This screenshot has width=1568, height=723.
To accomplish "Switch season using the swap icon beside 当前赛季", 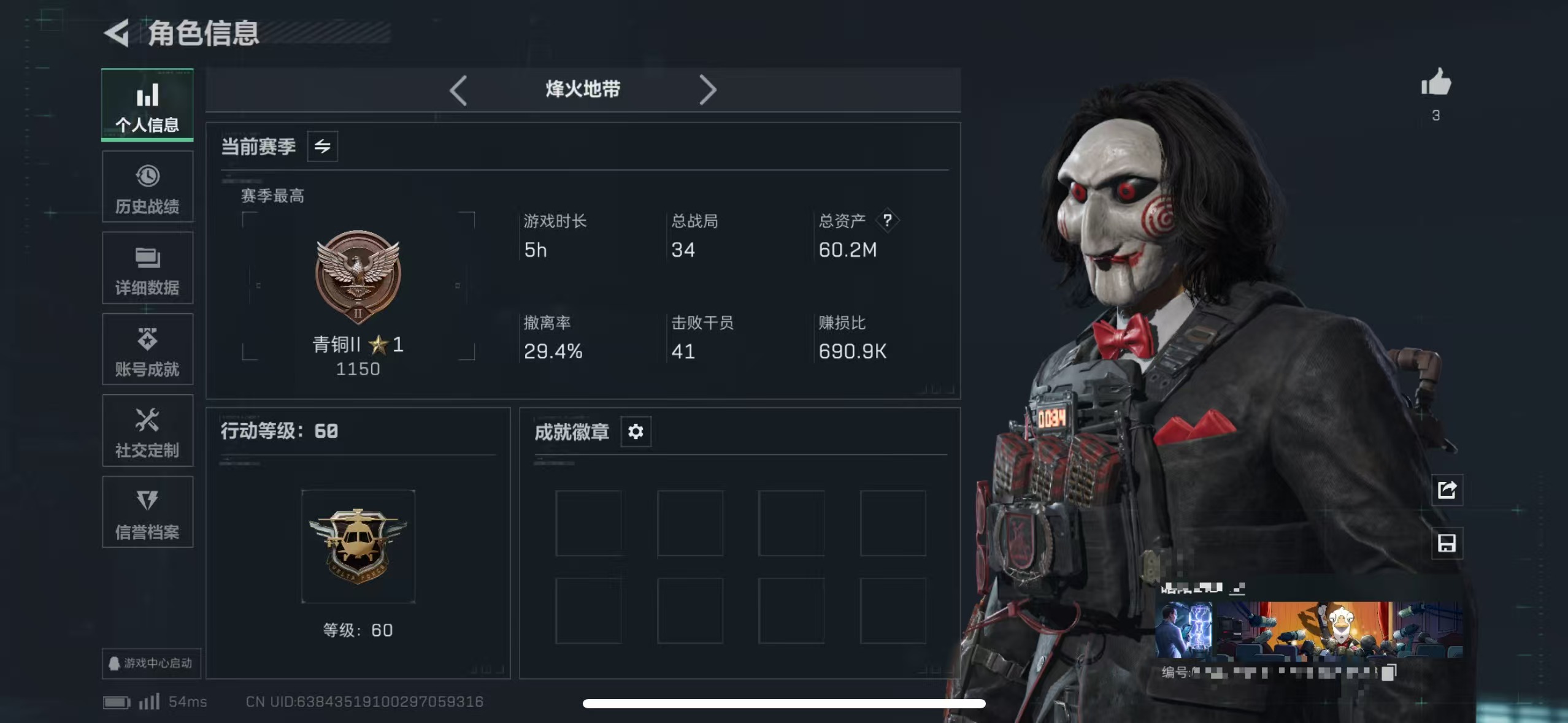I will 323,147.
